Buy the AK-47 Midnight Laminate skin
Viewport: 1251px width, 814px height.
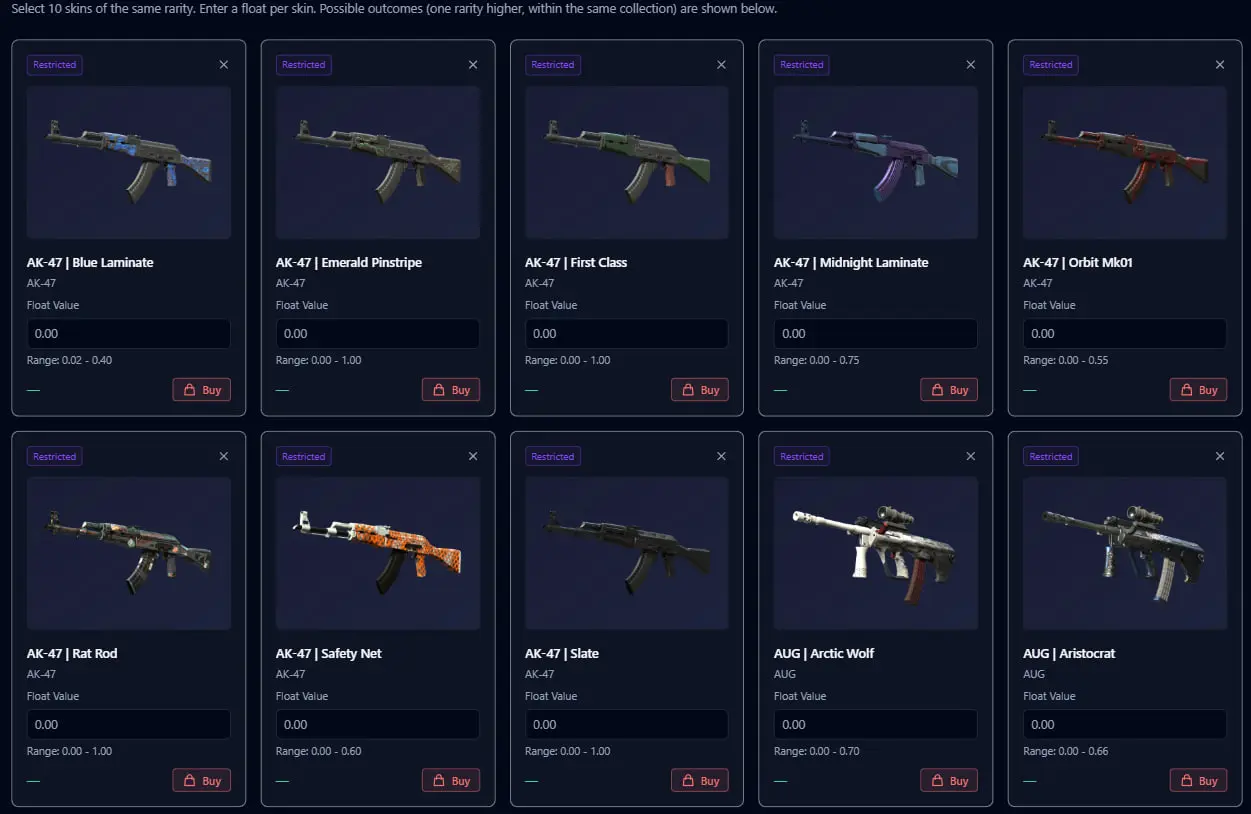949,390
